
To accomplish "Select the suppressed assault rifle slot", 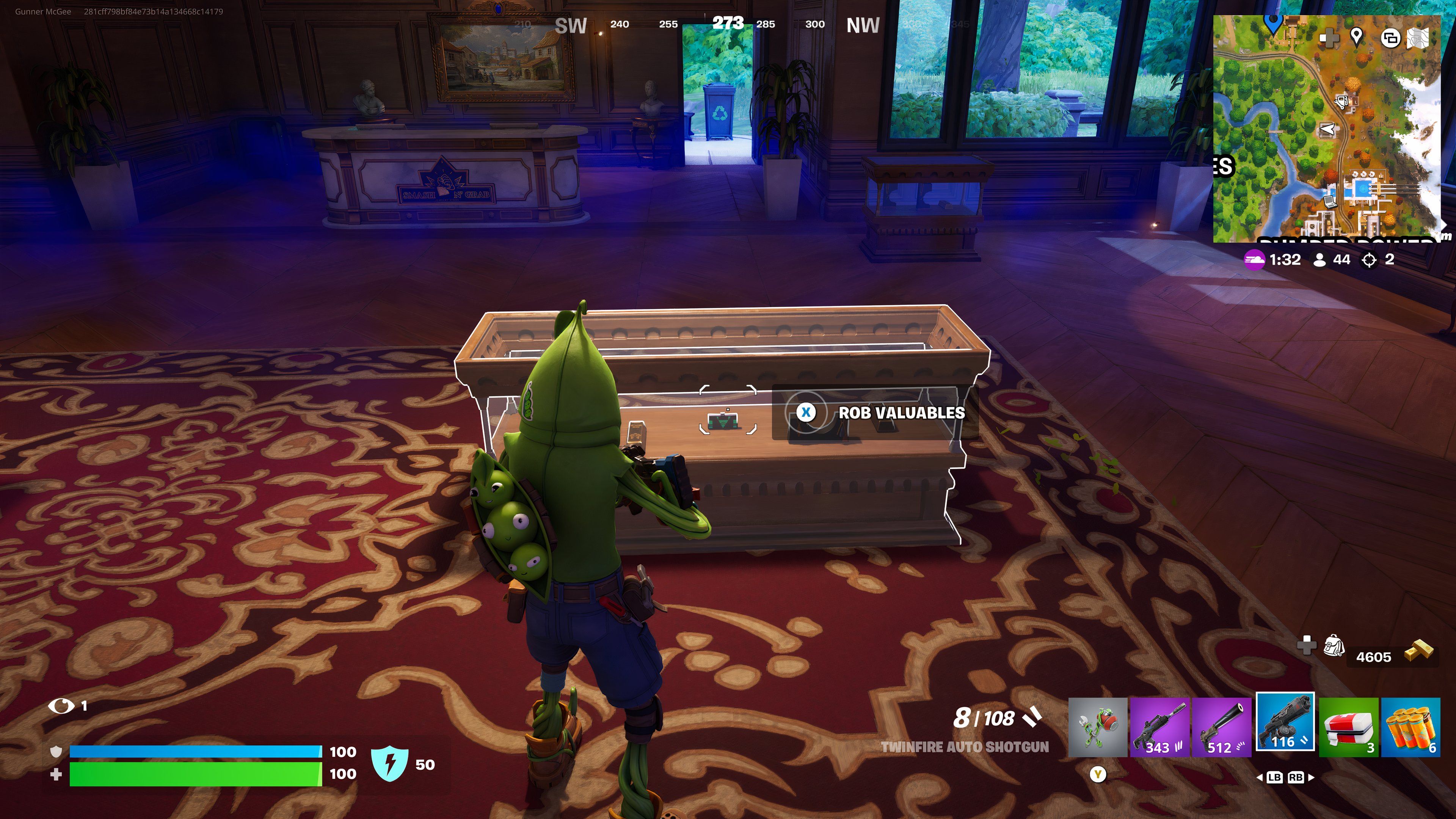I will 1160,727.
